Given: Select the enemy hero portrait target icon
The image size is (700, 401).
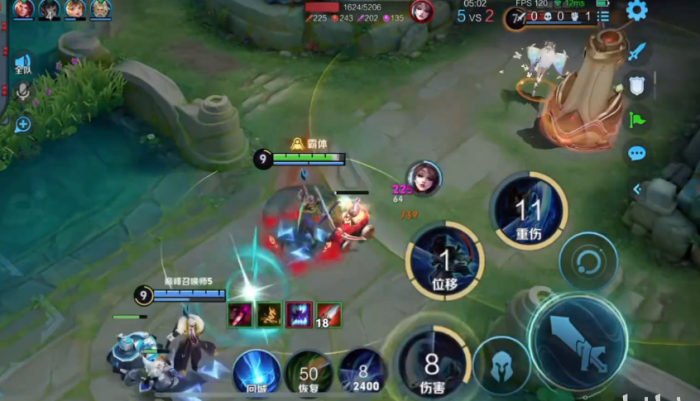Looking at the screenshot, I should tap(423, 177).
